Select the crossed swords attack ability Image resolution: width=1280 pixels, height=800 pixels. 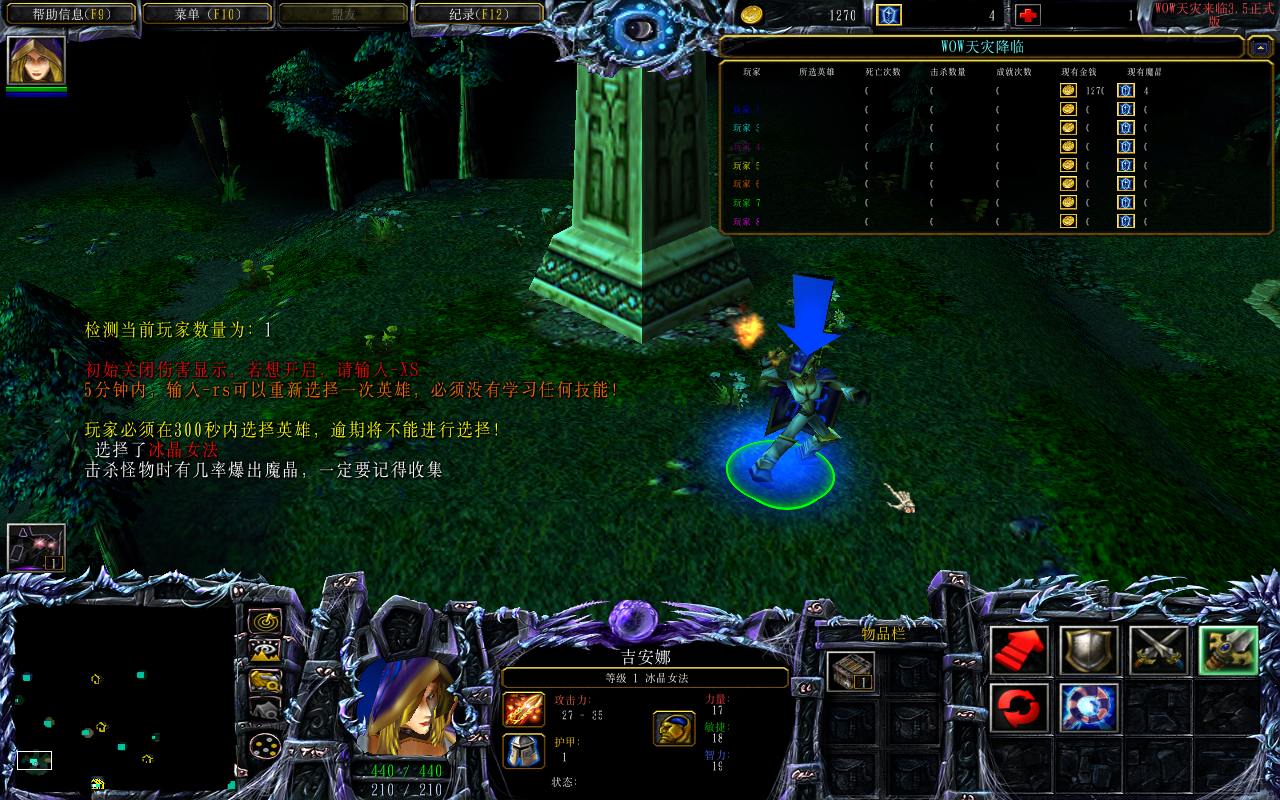pos(1157,651)
